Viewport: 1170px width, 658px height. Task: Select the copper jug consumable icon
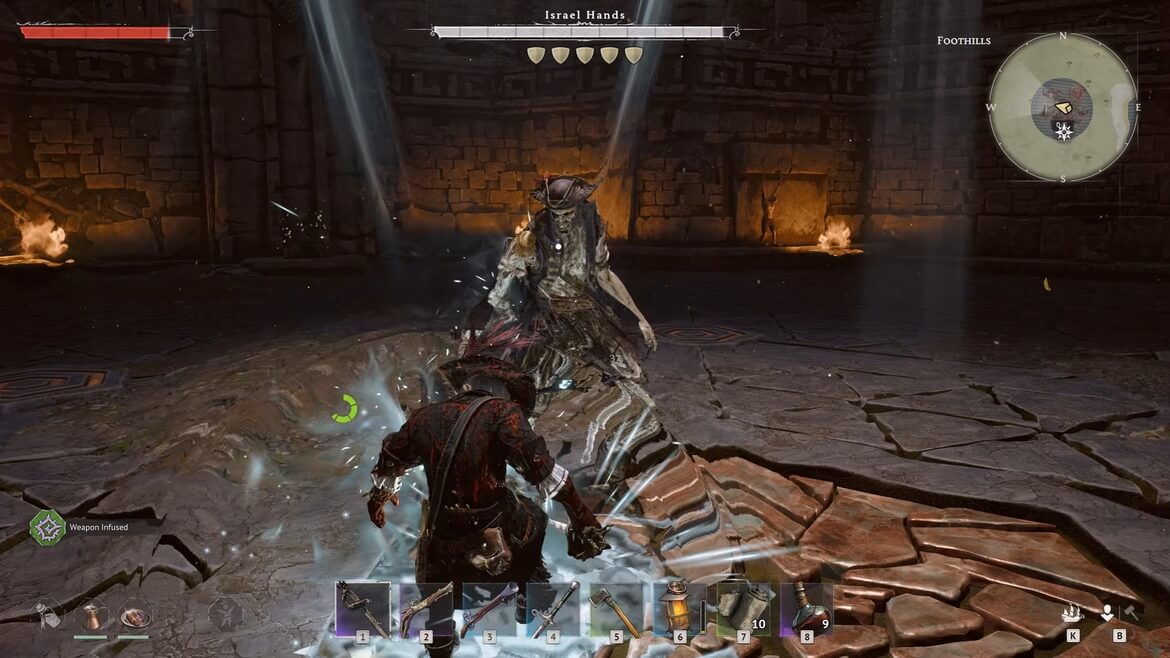coord(91,613)
